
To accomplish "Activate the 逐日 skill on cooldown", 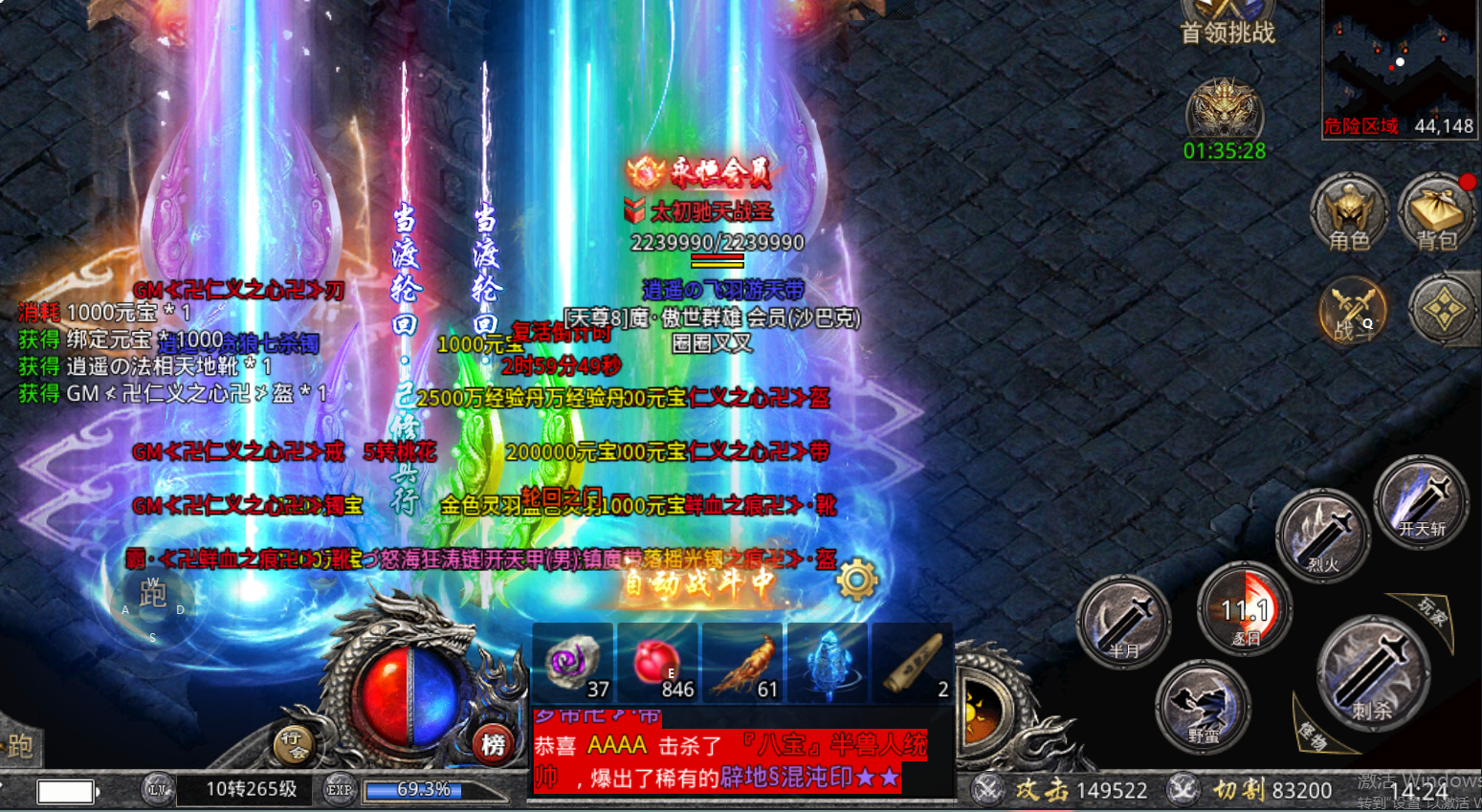I will click(1245, 608).
